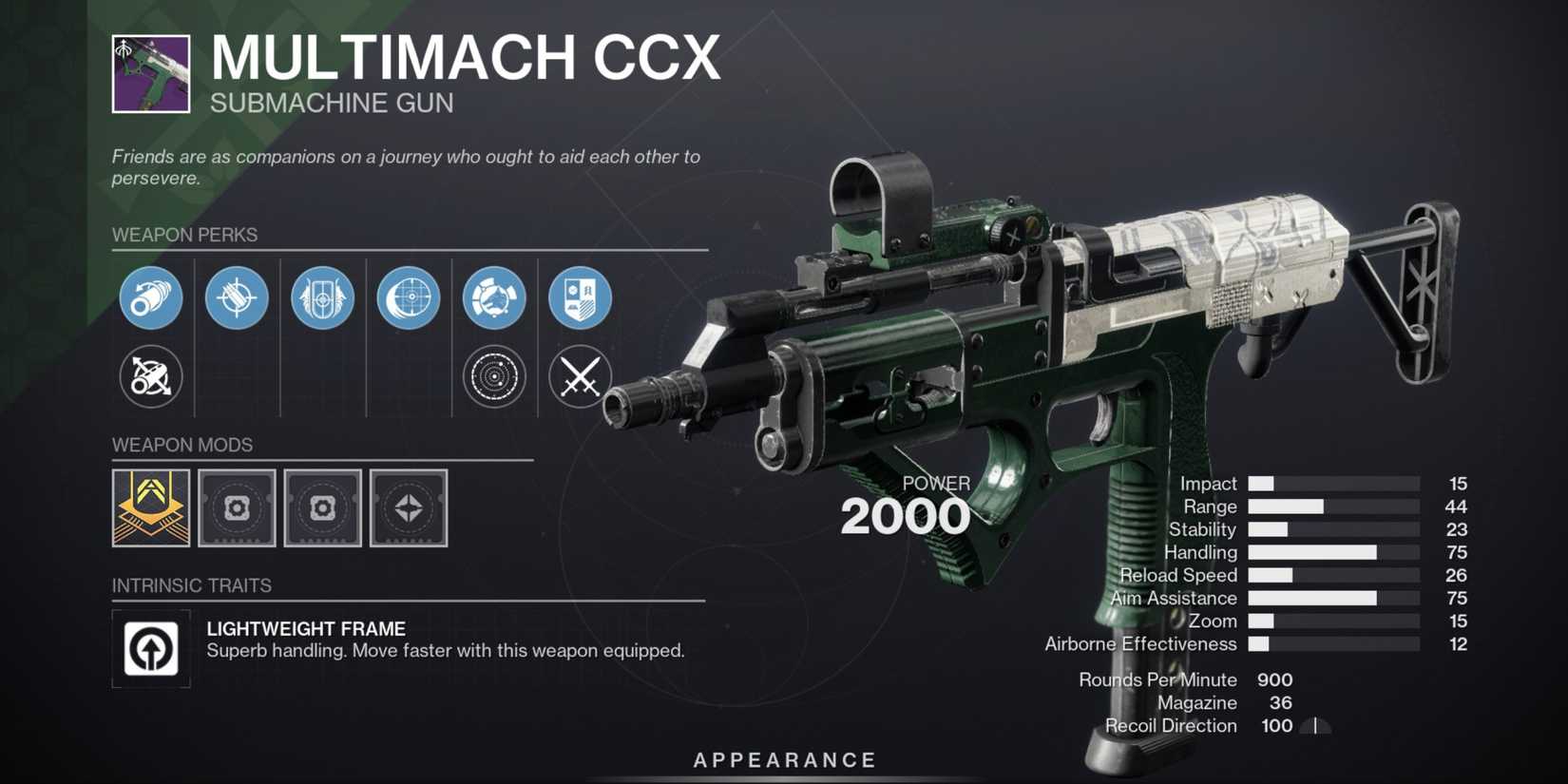This screenshot has width=1568, height=784.
Task: Select the crossed swords perk icon
Action: click(579, 376)
